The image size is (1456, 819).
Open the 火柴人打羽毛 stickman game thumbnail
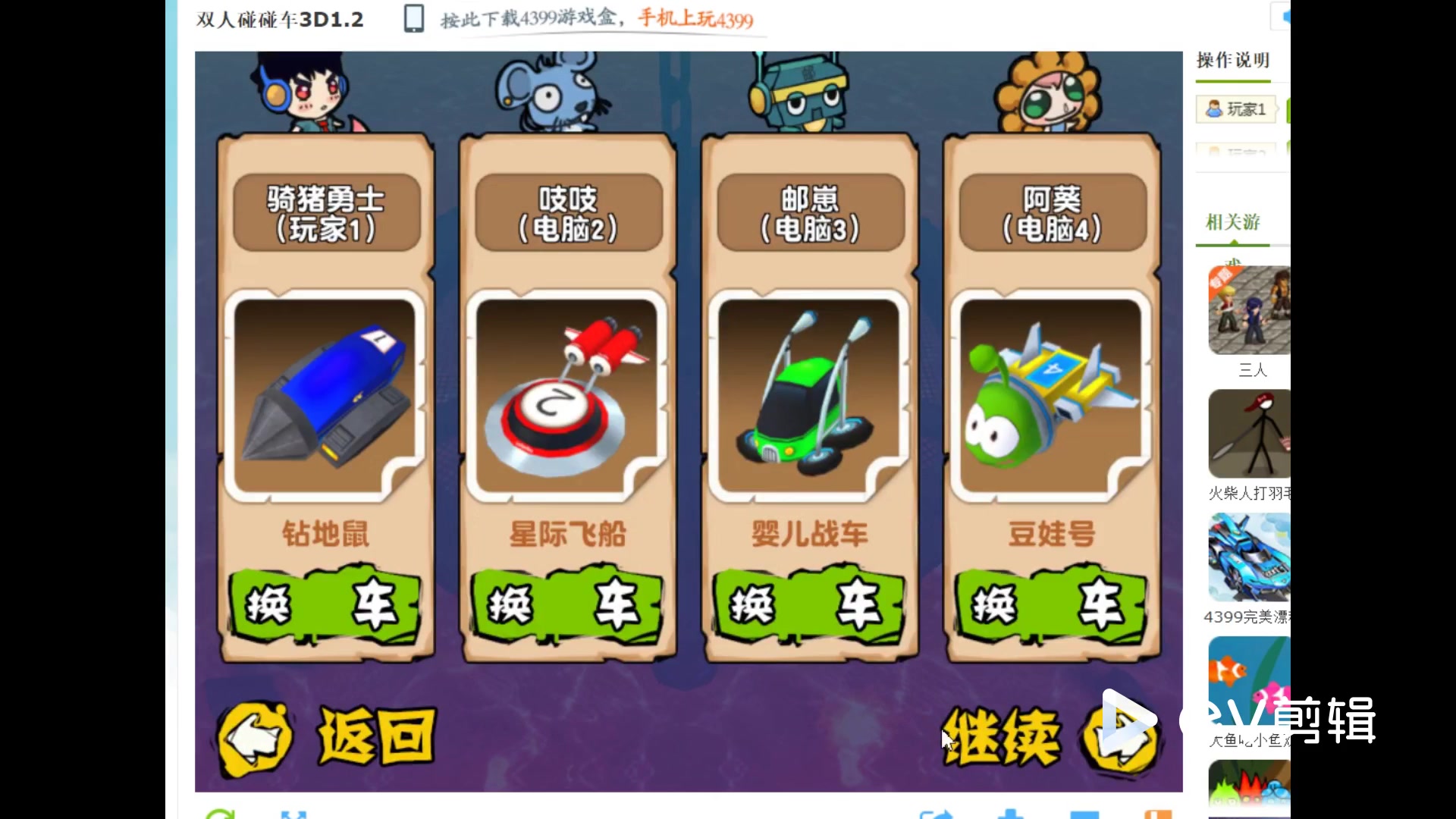[1247, 434]
